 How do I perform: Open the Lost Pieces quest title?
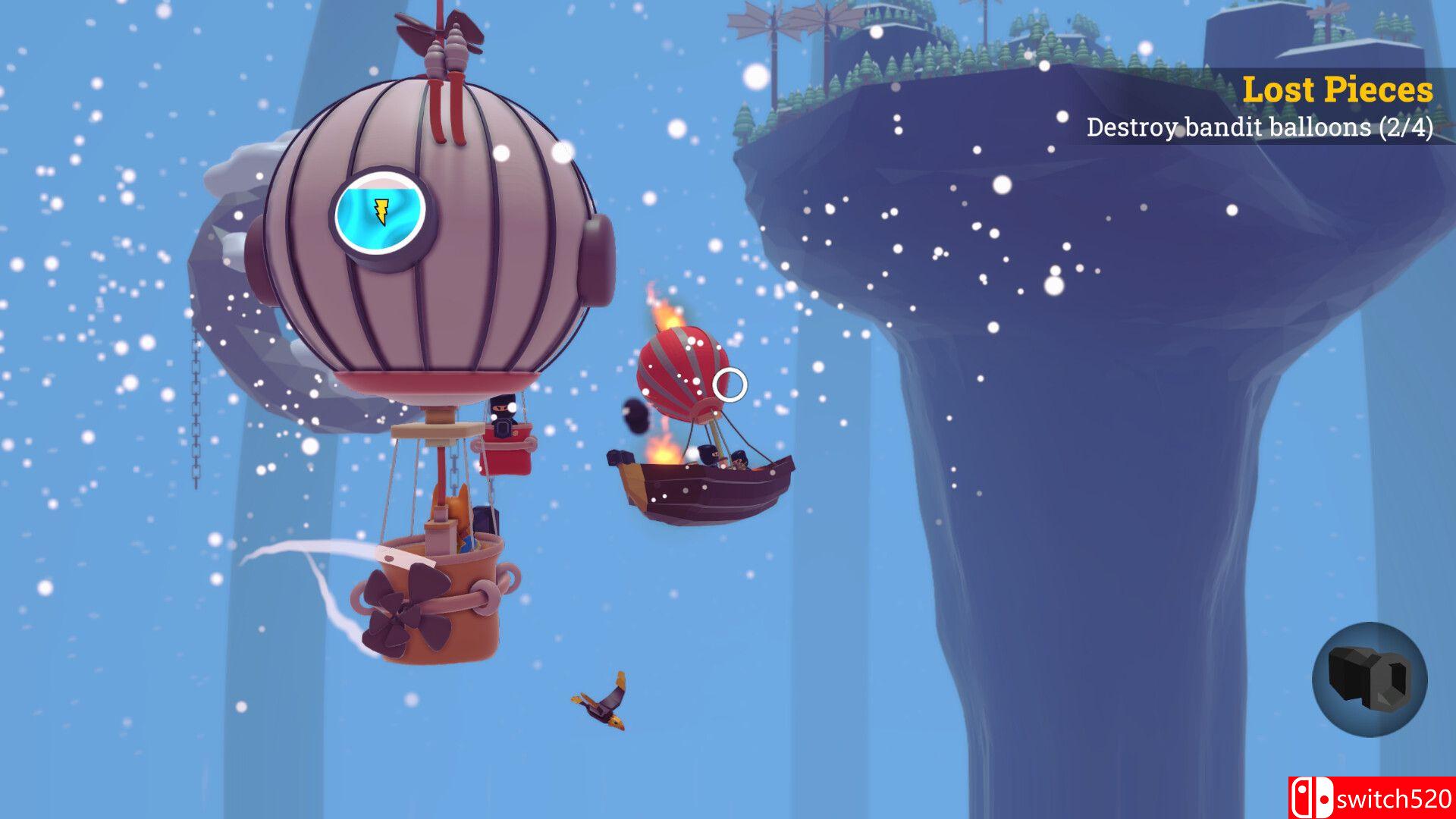pos(1339,90)
